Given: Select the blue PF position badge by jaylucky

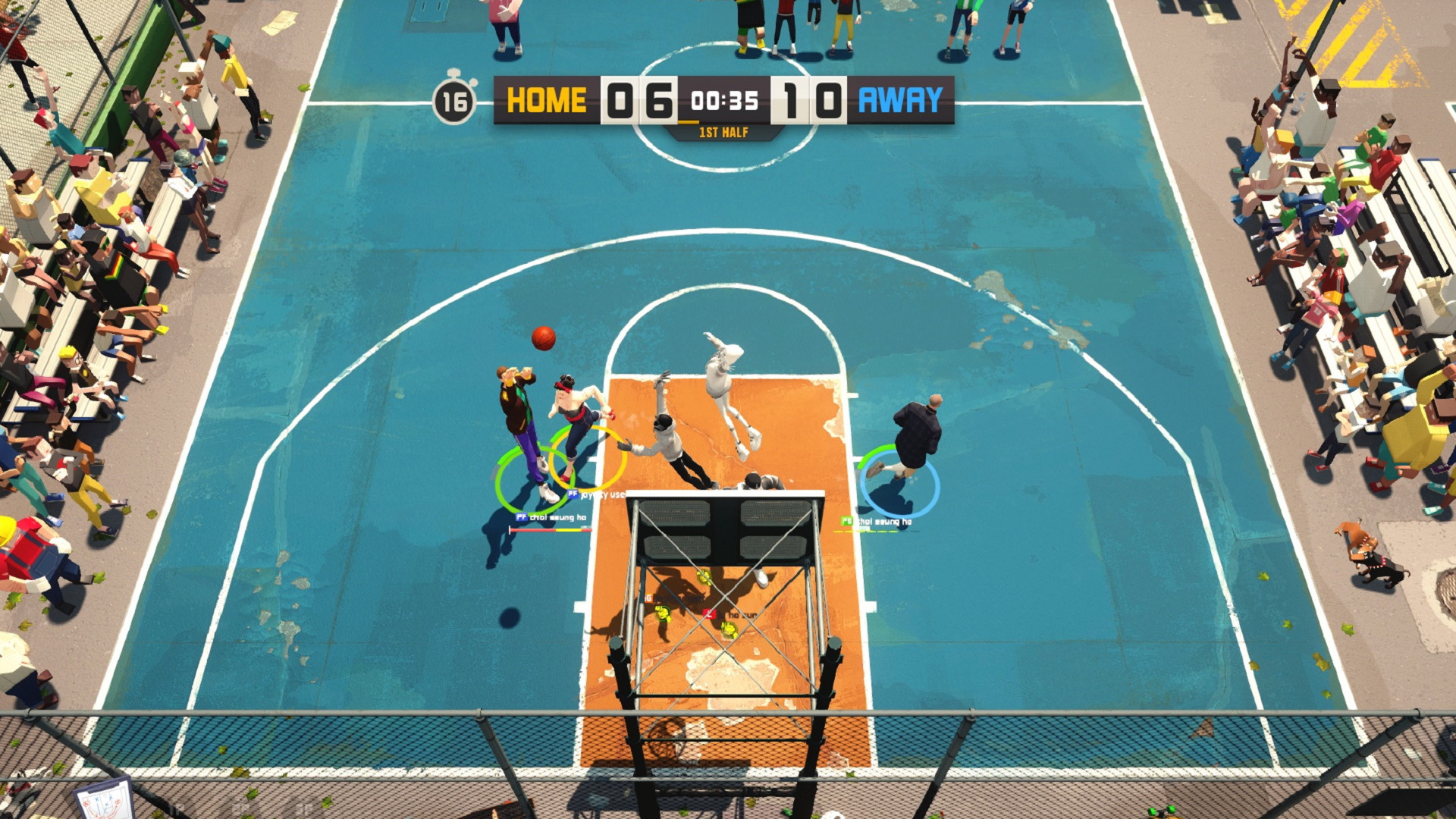Looking at the screenshot, I should click(x=572, y=494).
